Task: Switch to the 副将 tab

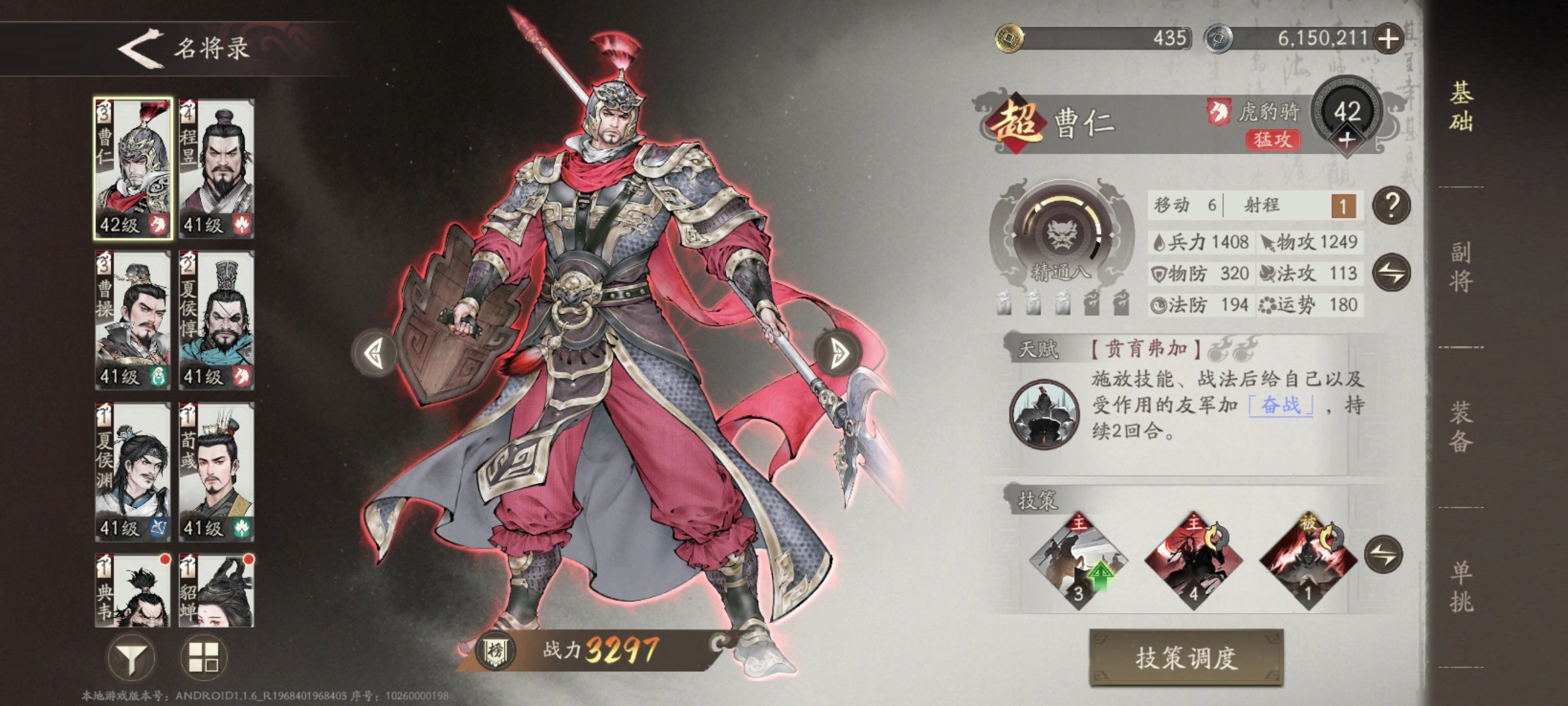Action: [1461, 267]
